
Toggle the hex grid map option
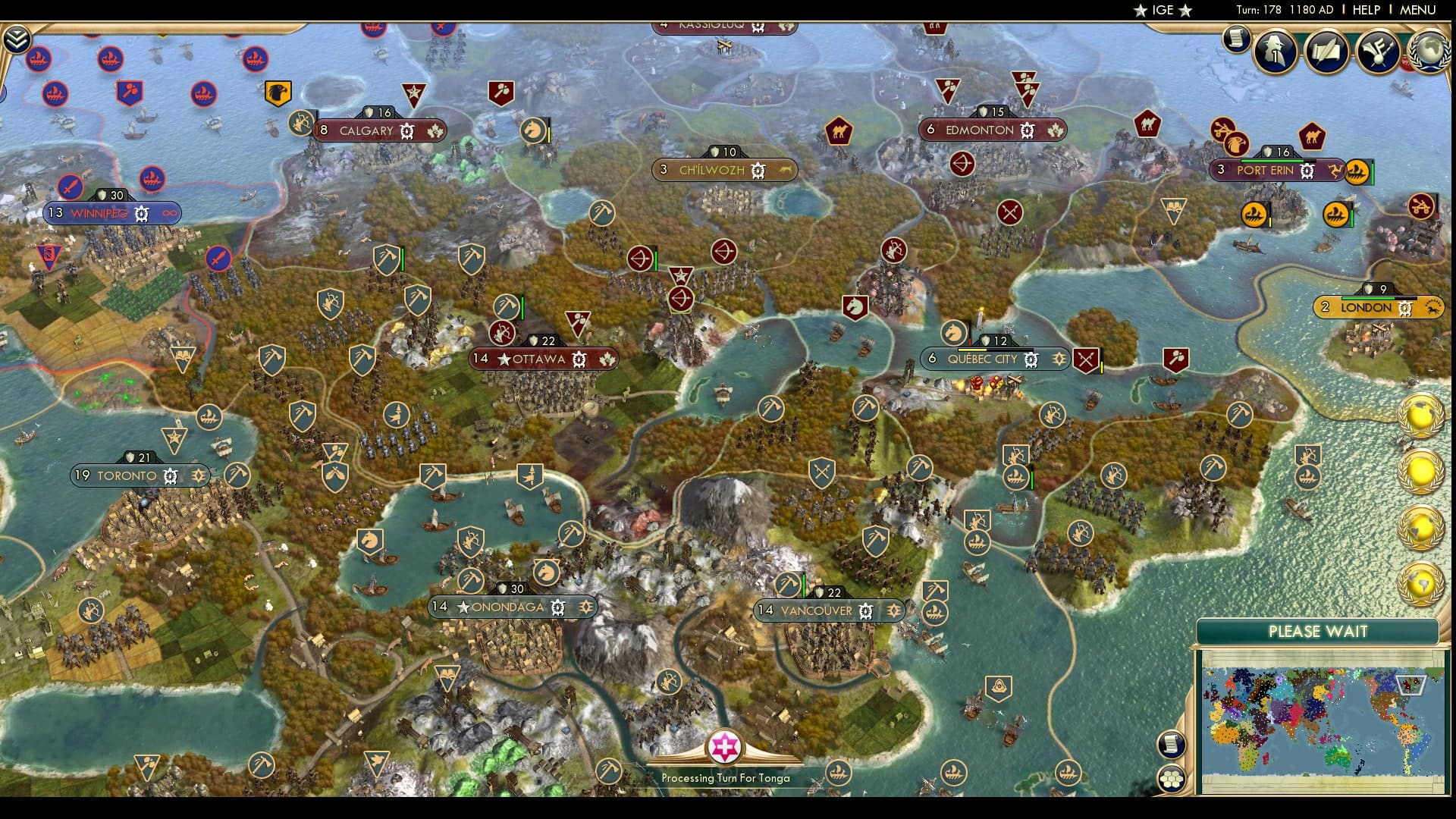[1171, 777]
